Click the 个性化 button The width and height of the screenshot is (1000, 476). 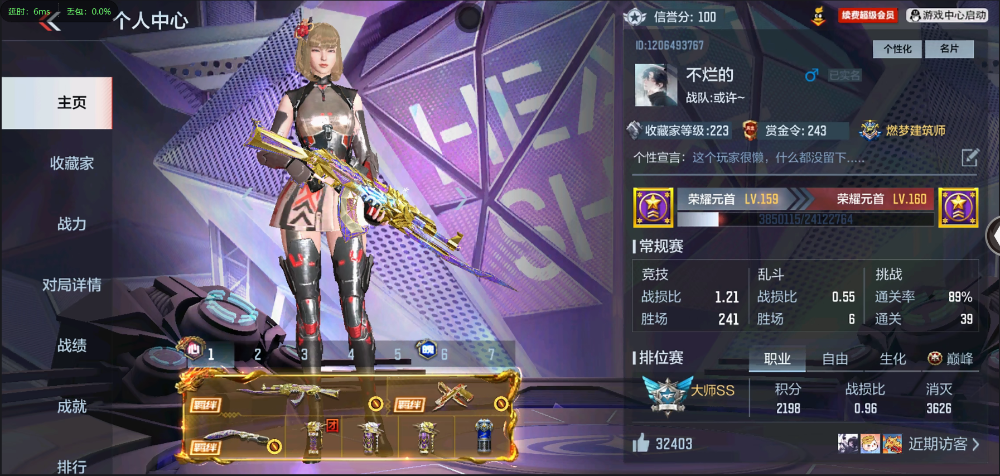[x=897, y=49]
